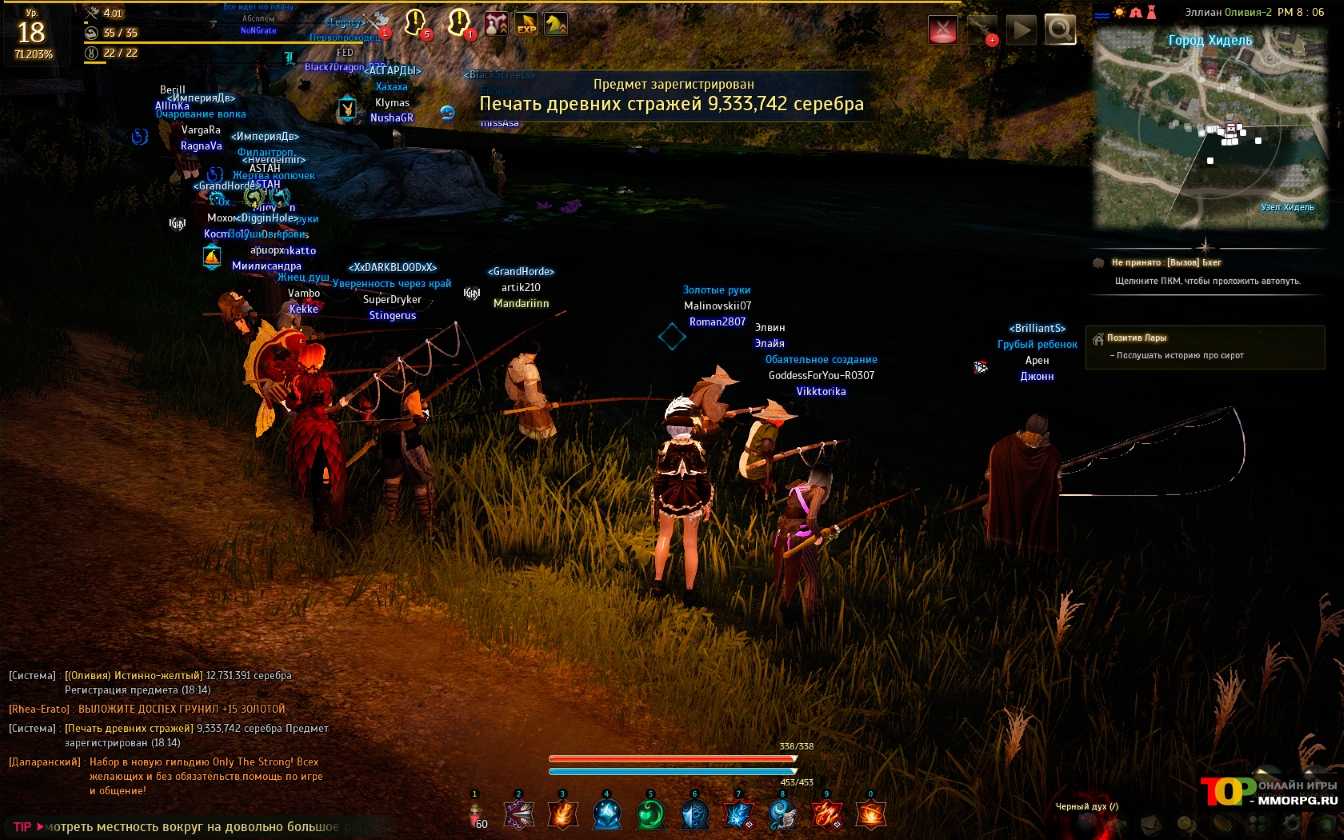1344x840 pixels.
Task: Click the play-arrow button in top bar
Action: [1021, 29]
